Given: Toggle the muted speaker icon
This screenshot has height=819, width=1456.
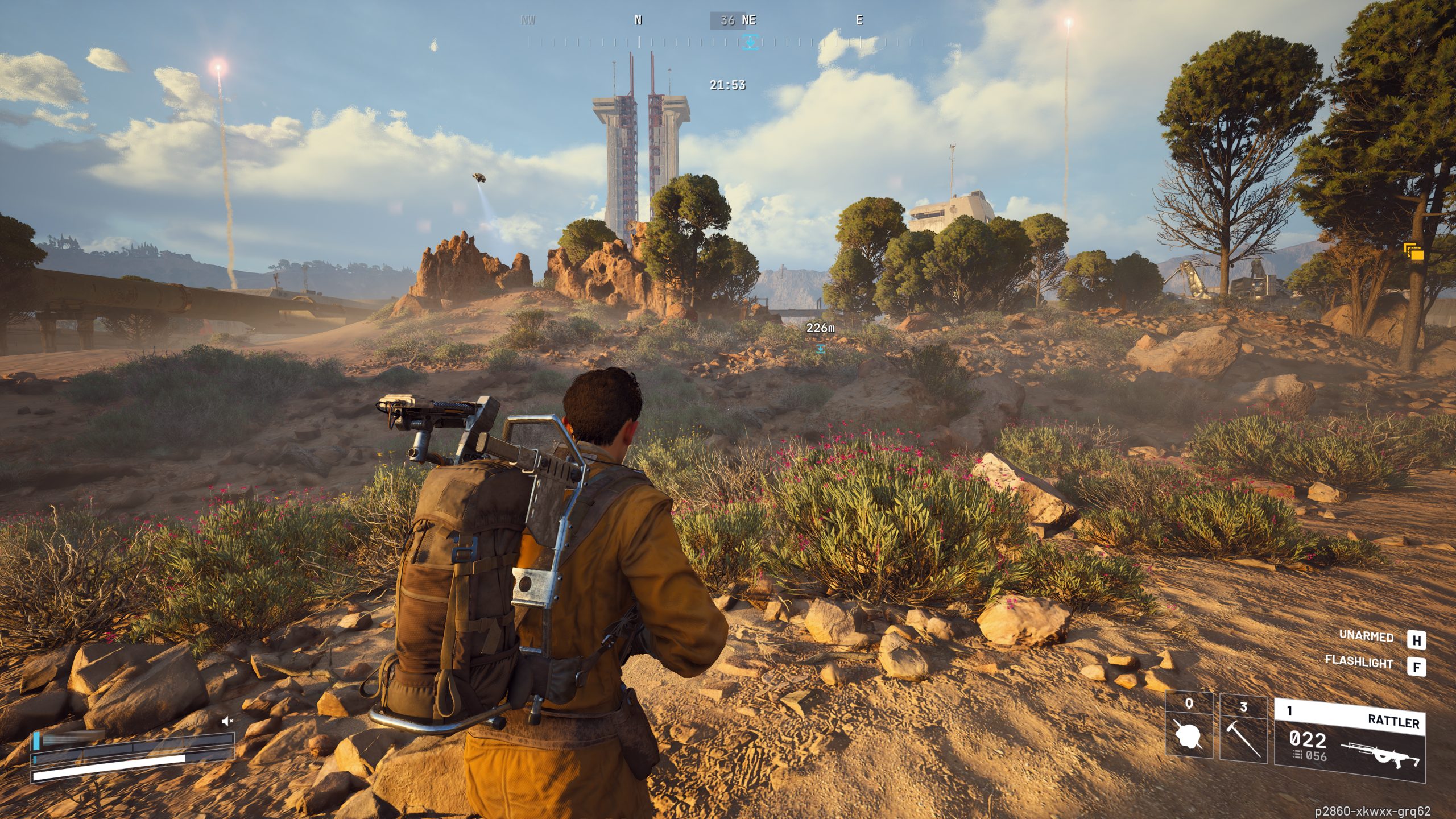Looking at the screenshot, I should click(x=227, y=721).
